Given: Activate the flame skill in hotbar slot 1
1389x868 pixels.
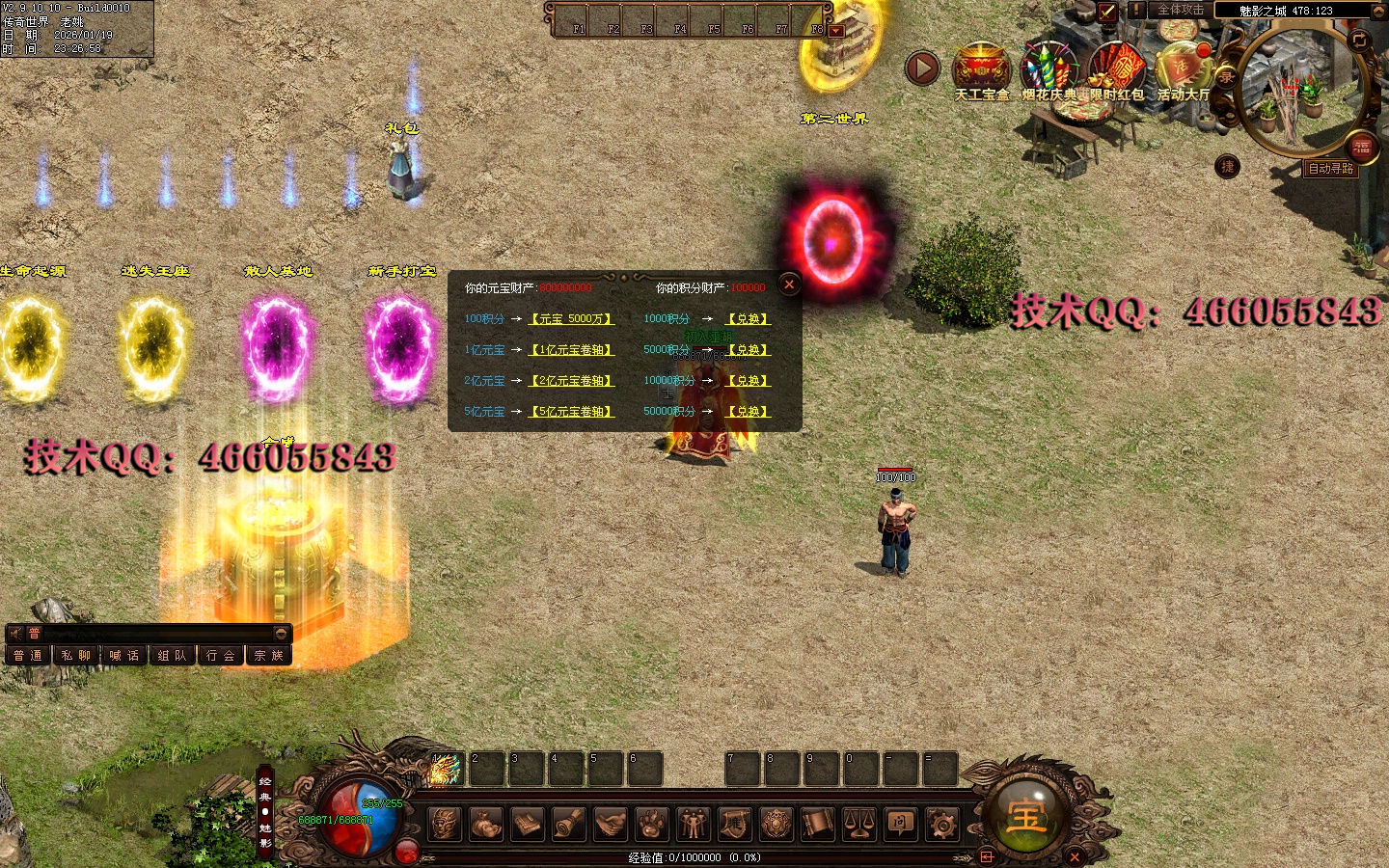Looking at the screenshot, I should (x=445, y=770).
